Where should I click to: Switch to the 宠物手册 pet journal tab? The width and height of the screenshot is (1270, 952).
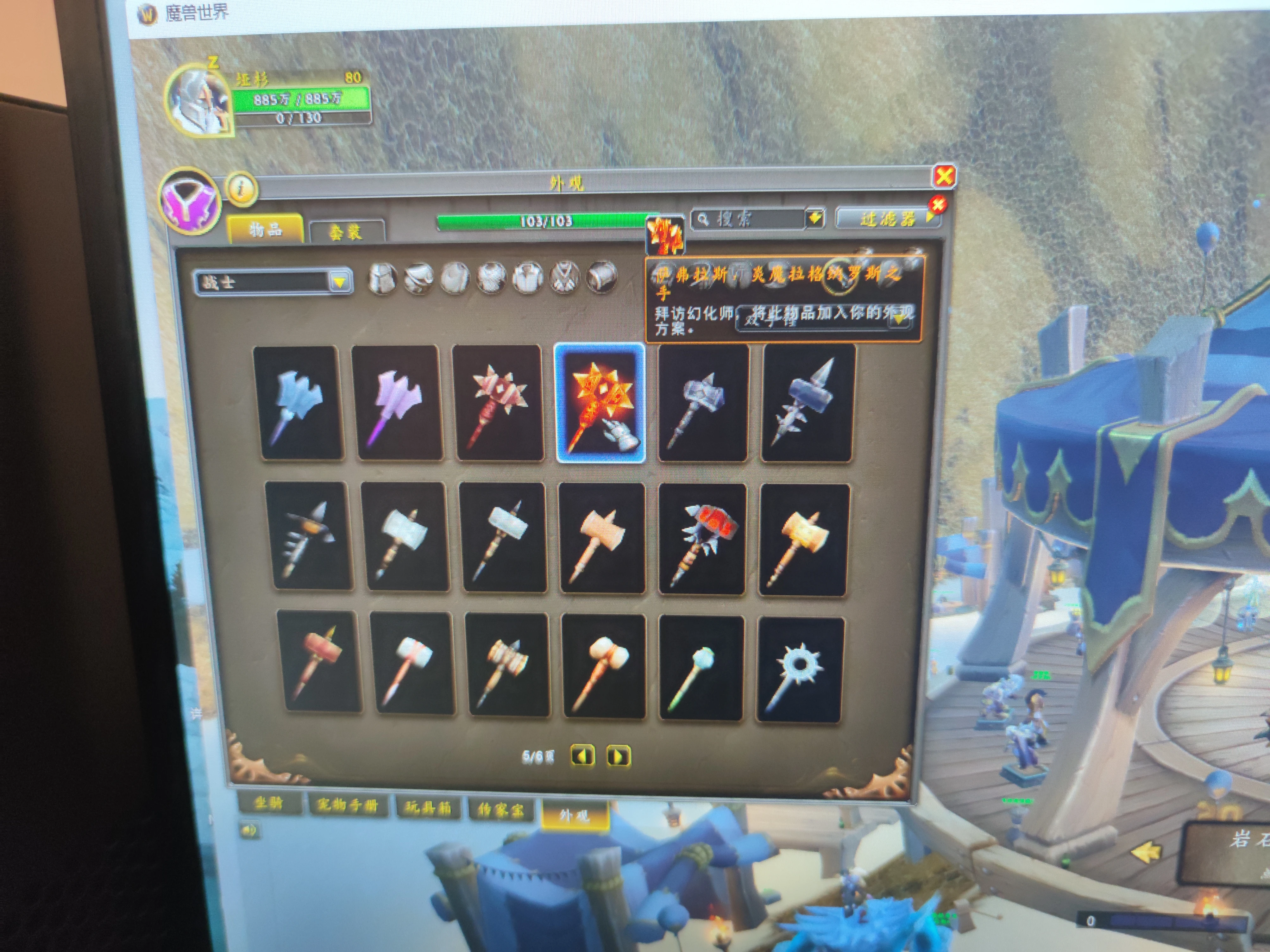(347, 805)
